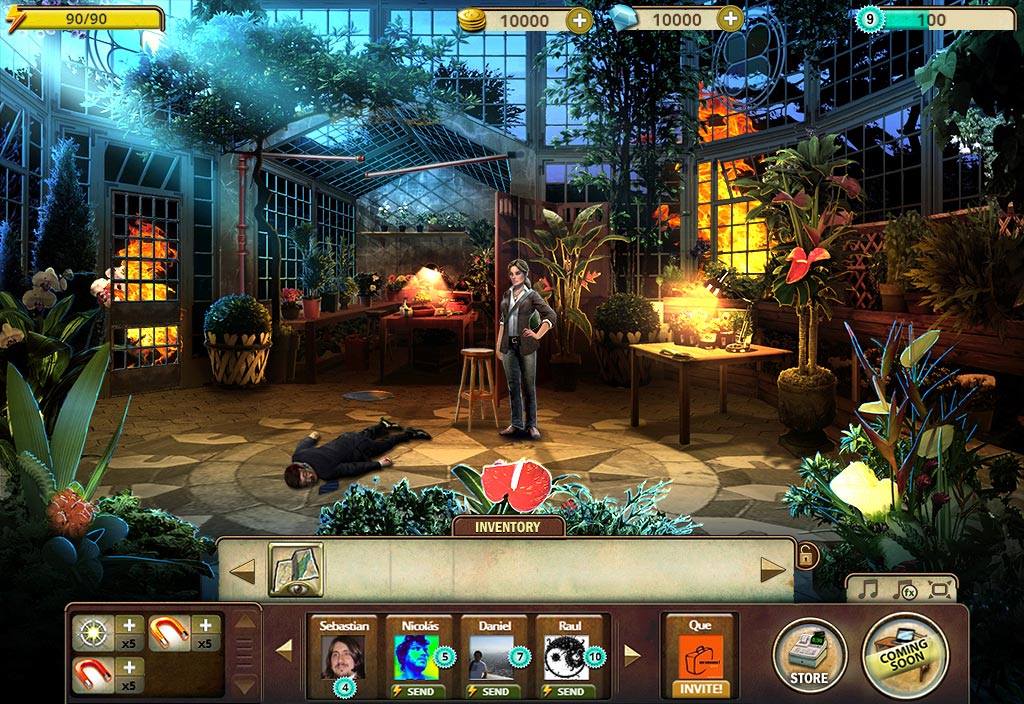Toggle the inventory padlock
Viewport: 1024px width, 704px height.
coord(806,556)
